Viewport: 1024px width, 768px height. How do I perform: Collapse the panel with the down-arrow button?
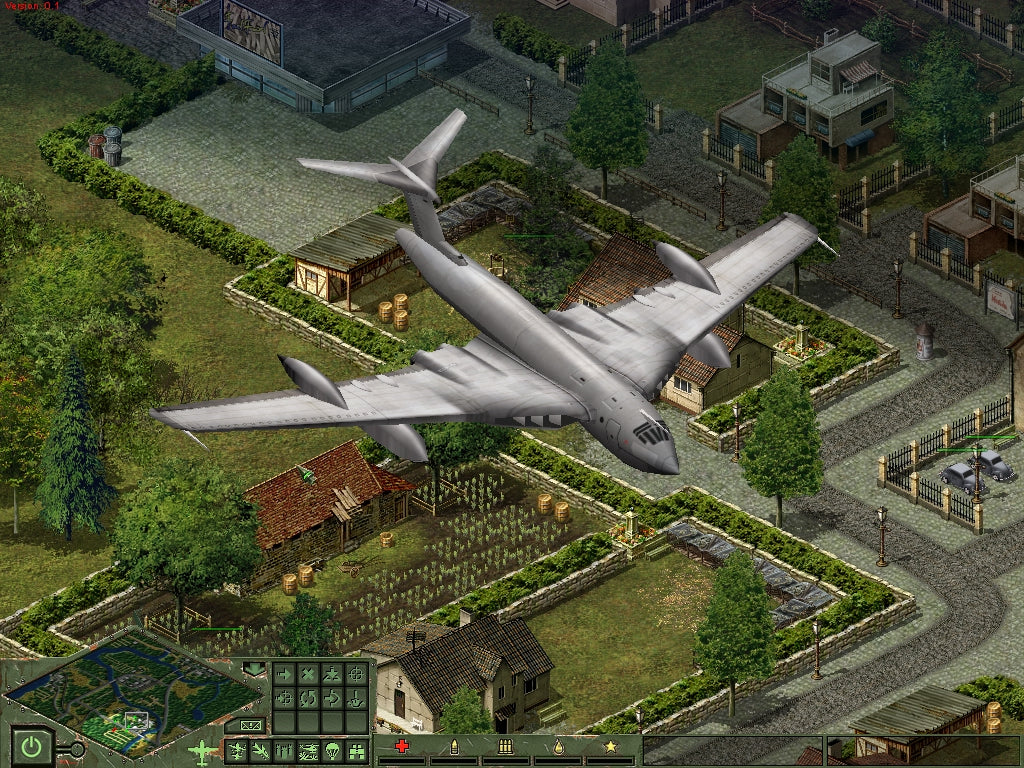pos(254,669)
